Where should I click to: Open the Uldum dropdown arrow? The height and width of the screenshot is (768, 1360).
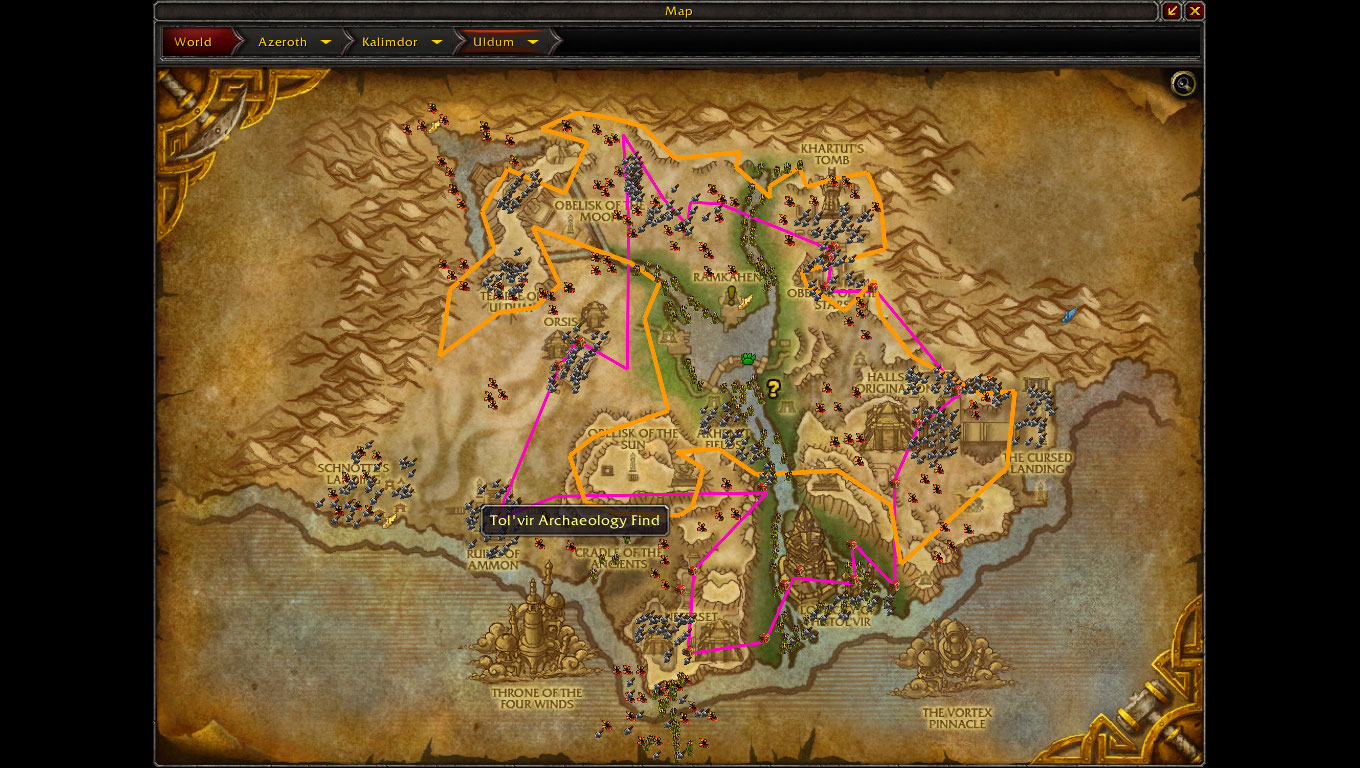[533, 42]
